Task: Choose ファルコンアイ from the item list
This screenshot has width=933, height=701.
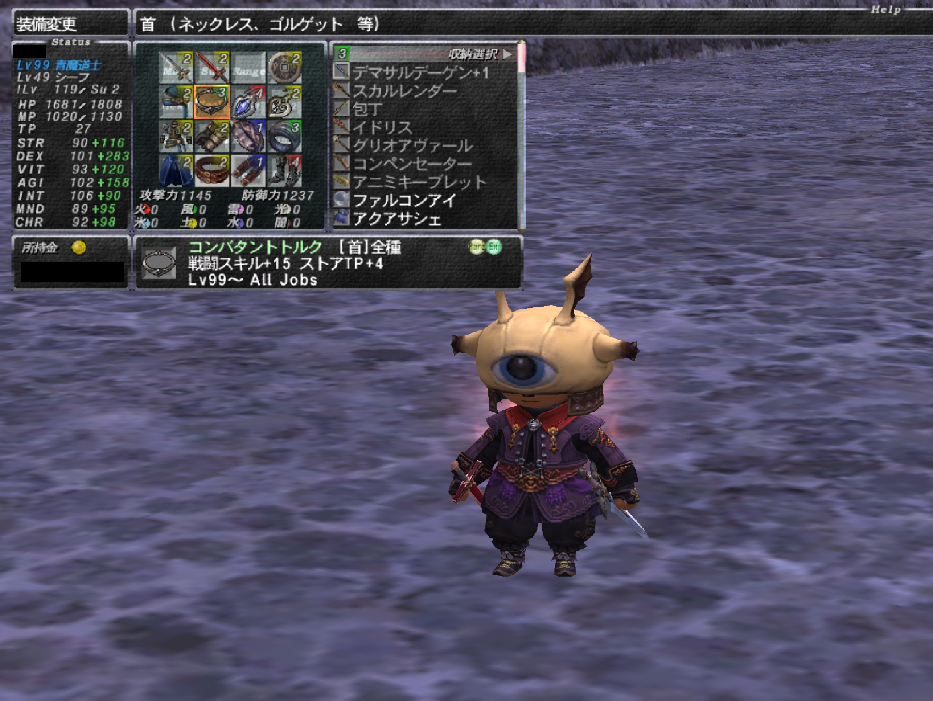Action: [404, 200]
